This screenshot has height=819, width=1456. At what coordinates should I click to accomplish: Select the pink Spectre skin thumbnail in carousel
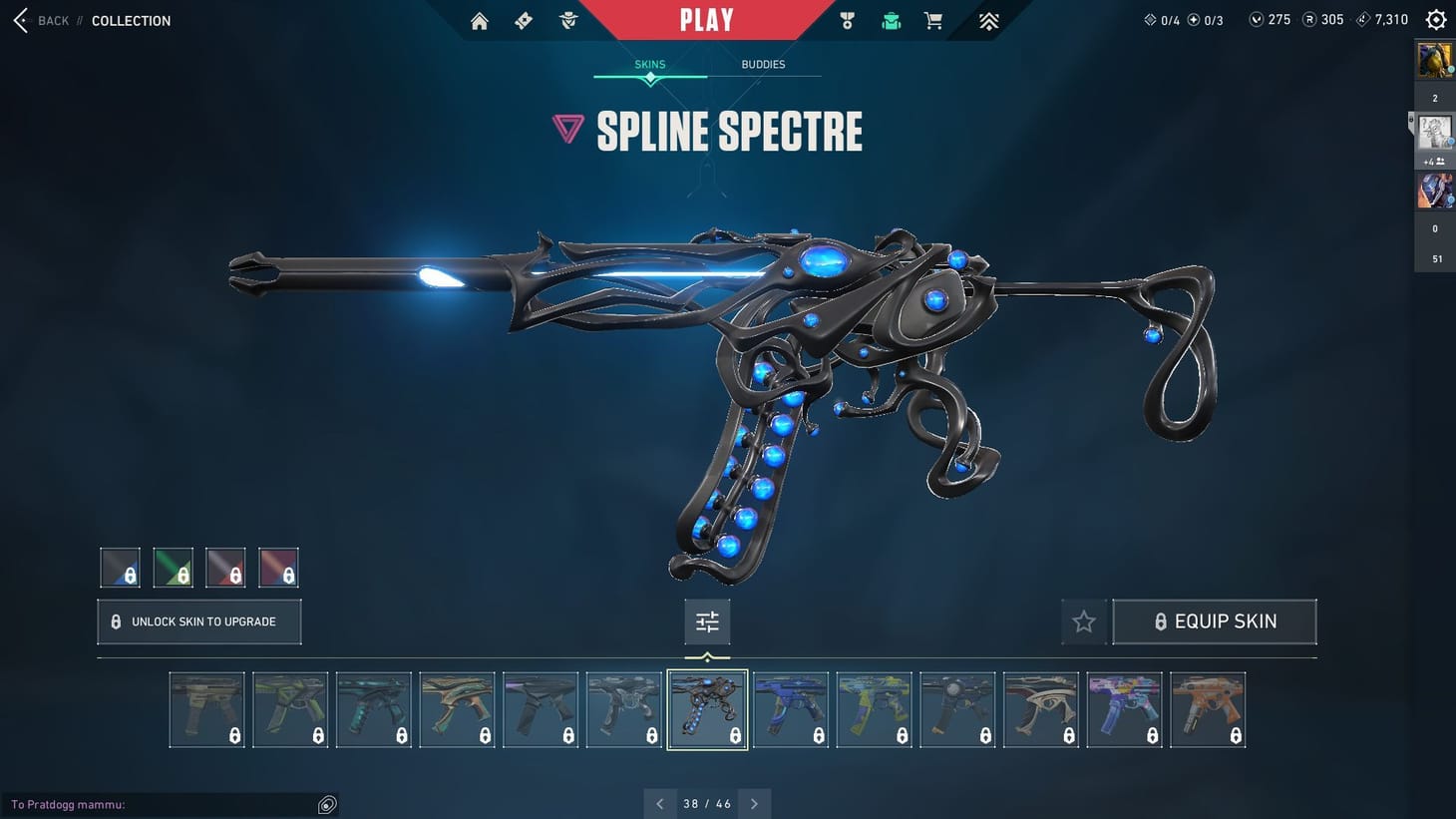pos(1124,708)
